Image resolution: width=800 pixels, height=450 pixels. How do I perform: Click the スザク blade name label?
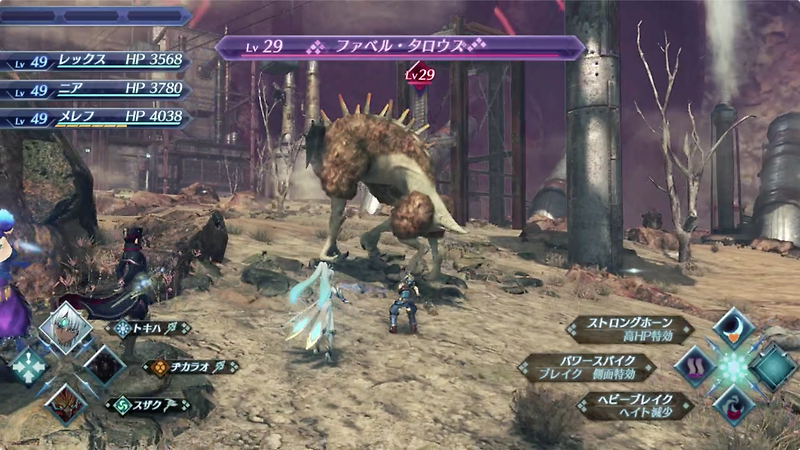(x=148, y=405)
